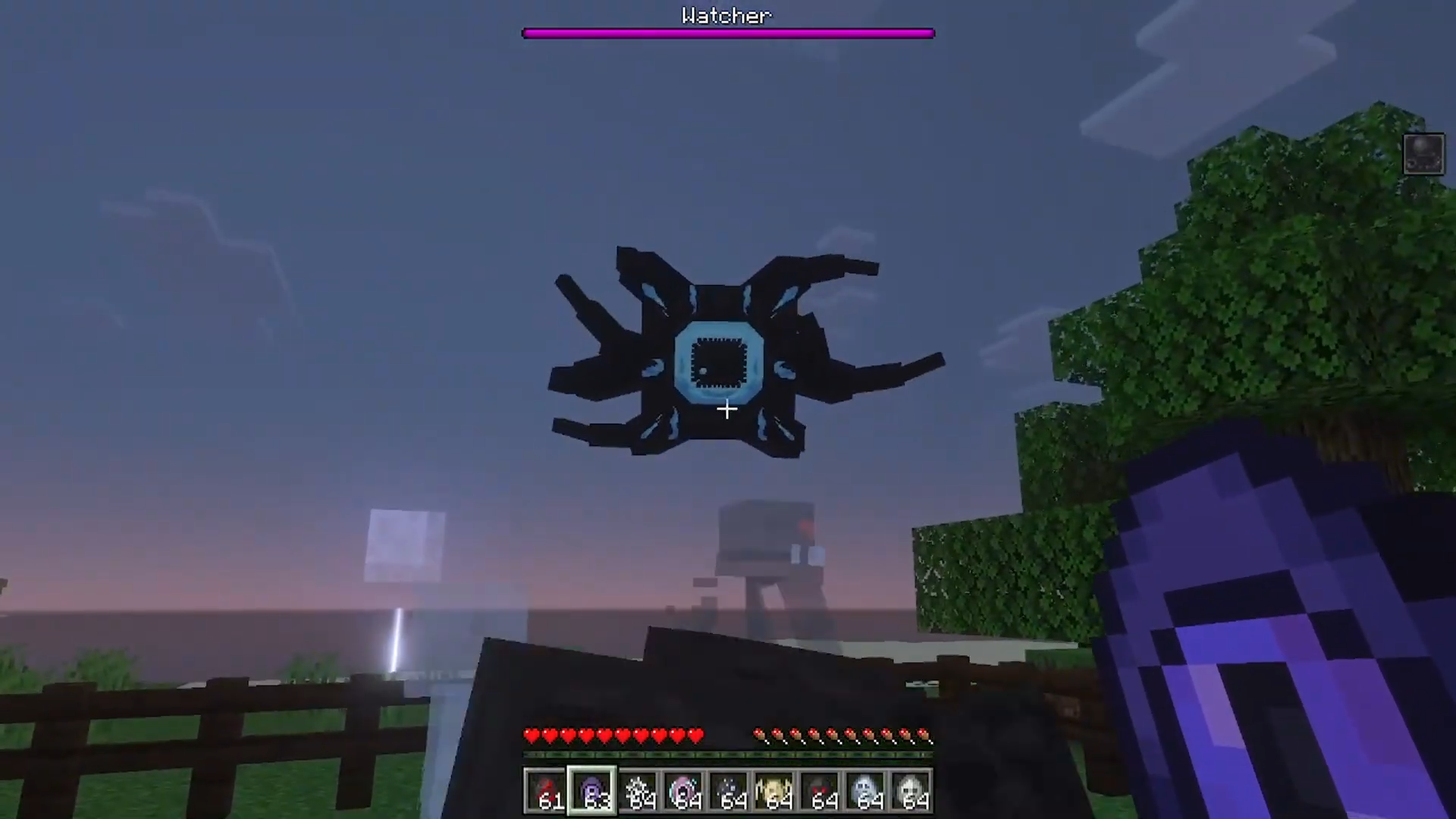Select the white skull item in the last slot

913,789
